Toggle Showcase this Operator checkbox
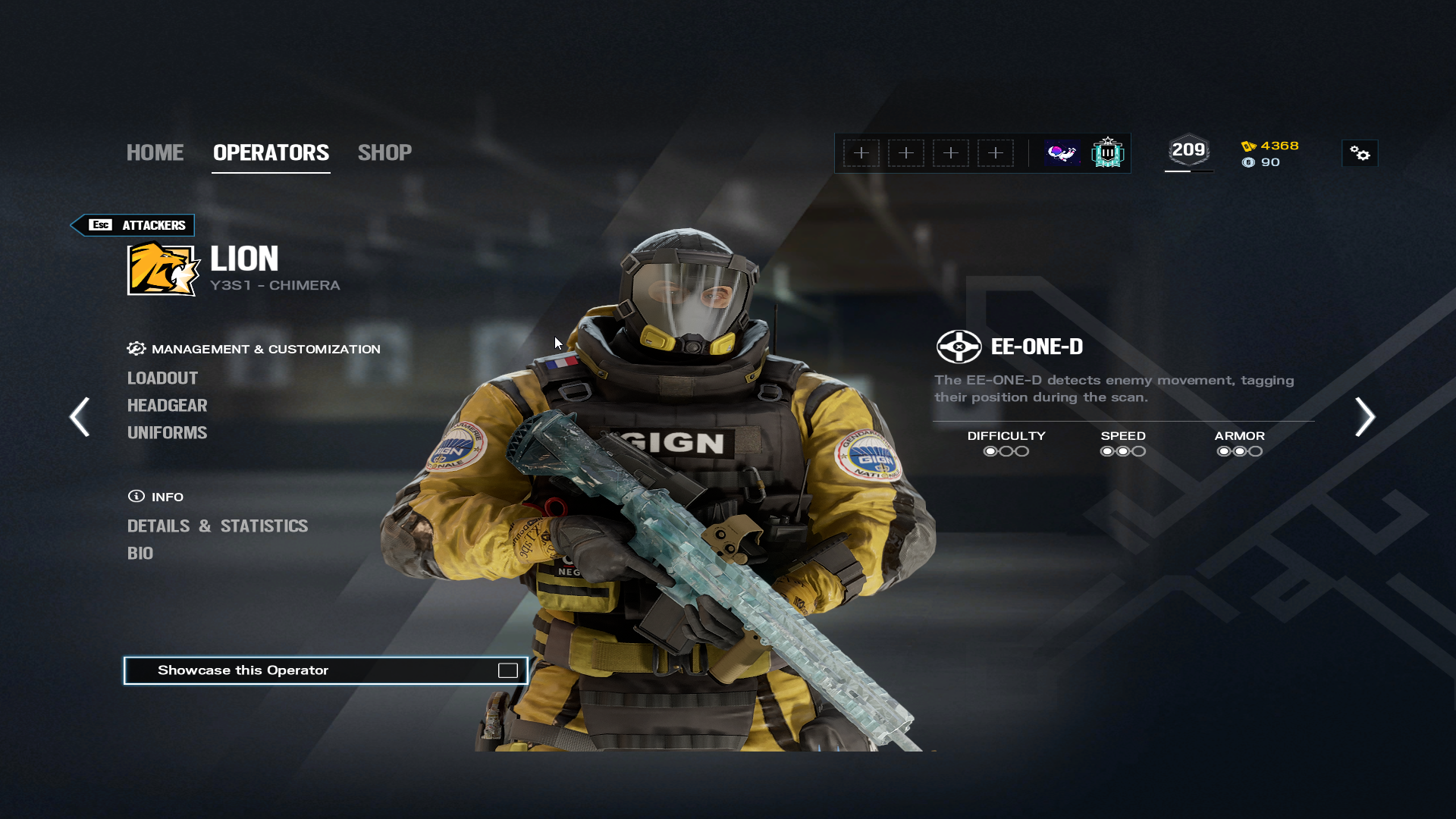 pos(507,670)
